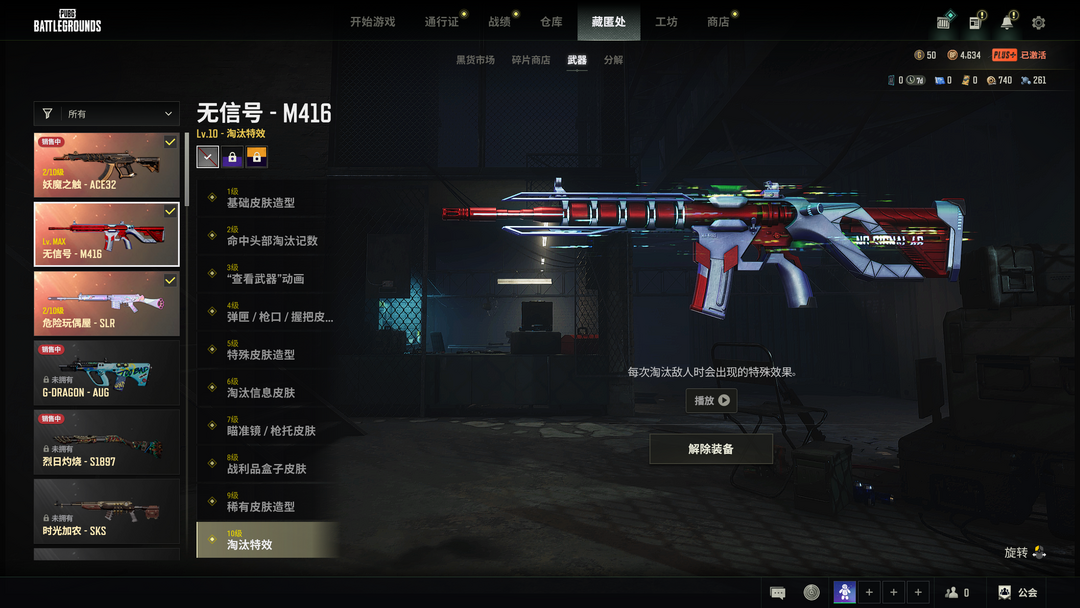
Task: Pick the 烈日灼烧 - S1897 skin
Action: (107, 441)
